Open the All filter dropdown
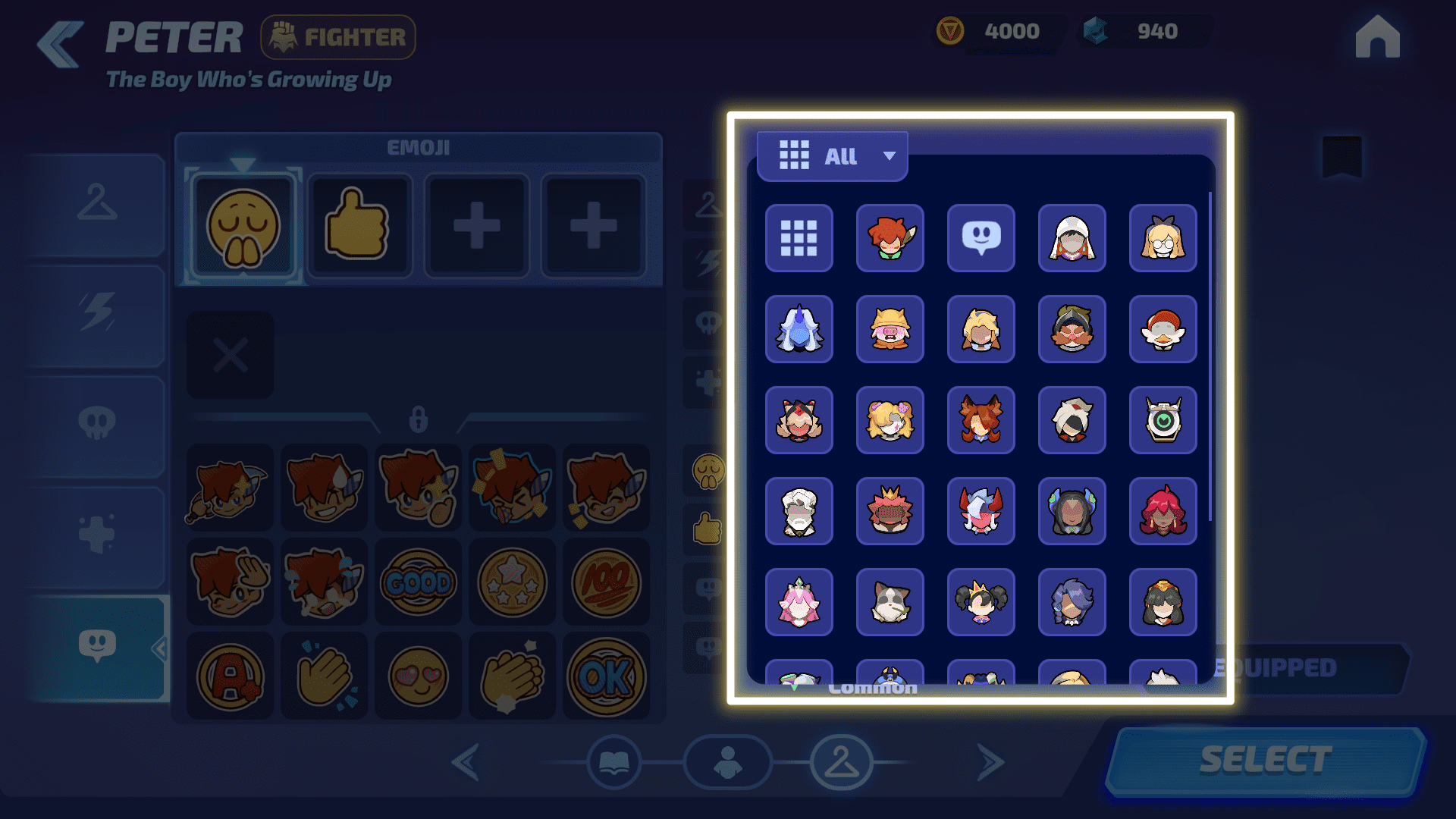The height and width of the screenshot is (819, 1456). [833, 156]
